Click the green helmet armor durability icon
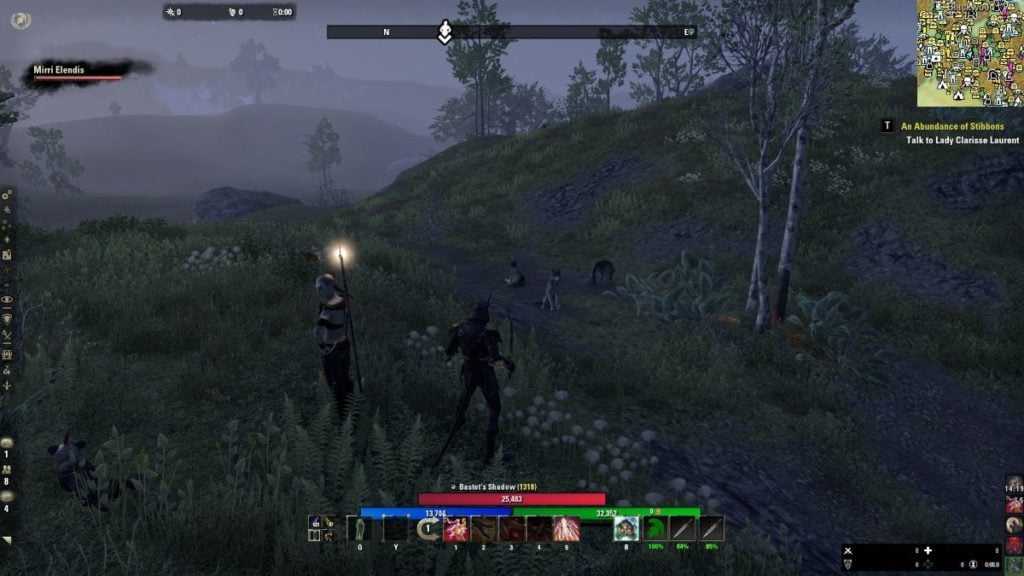This screenshot has width=1024, height=576. point(656,529)
